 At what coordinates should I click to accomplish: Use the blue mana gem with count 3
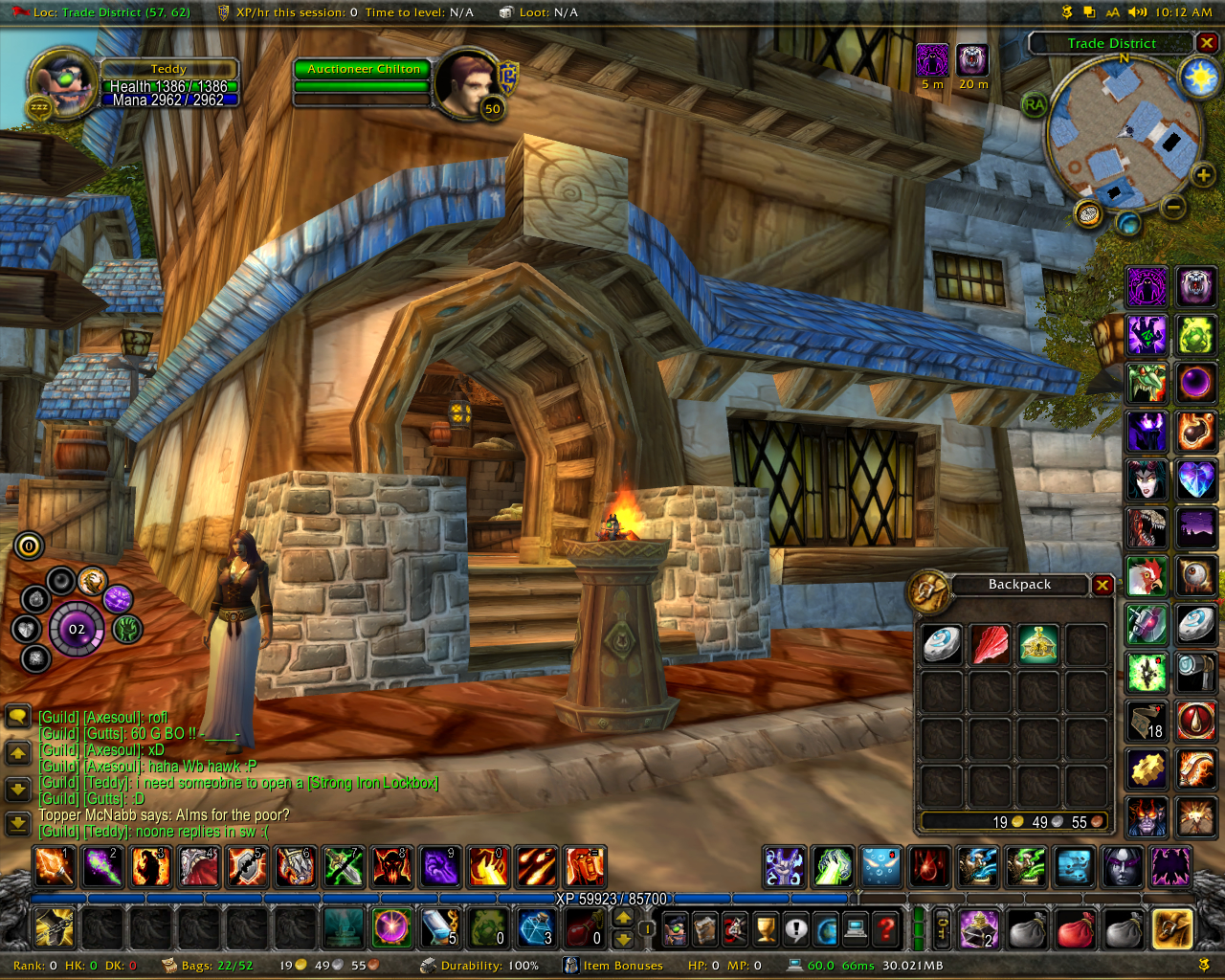pos(536,927)
